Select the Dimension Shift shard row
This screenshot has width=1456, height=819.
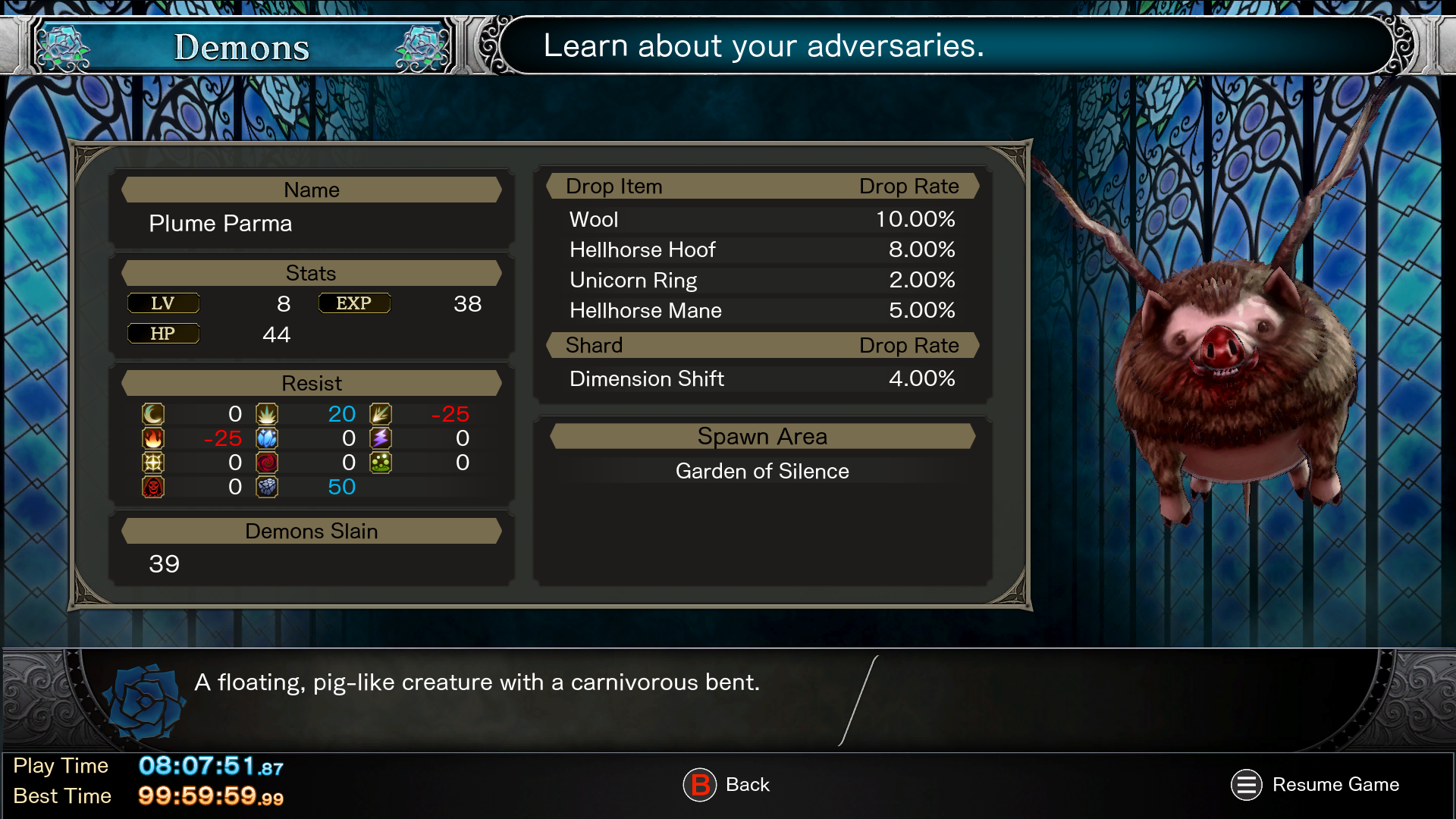coord(761,378)
